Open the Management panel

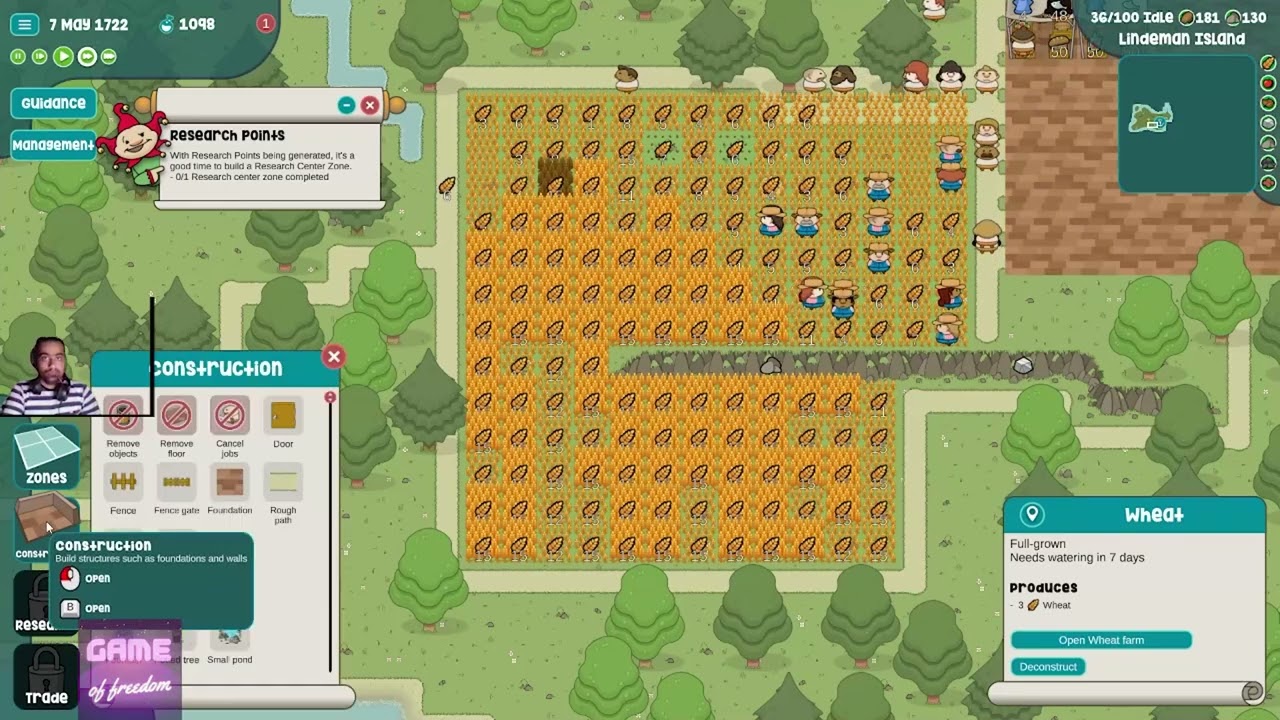53,145
